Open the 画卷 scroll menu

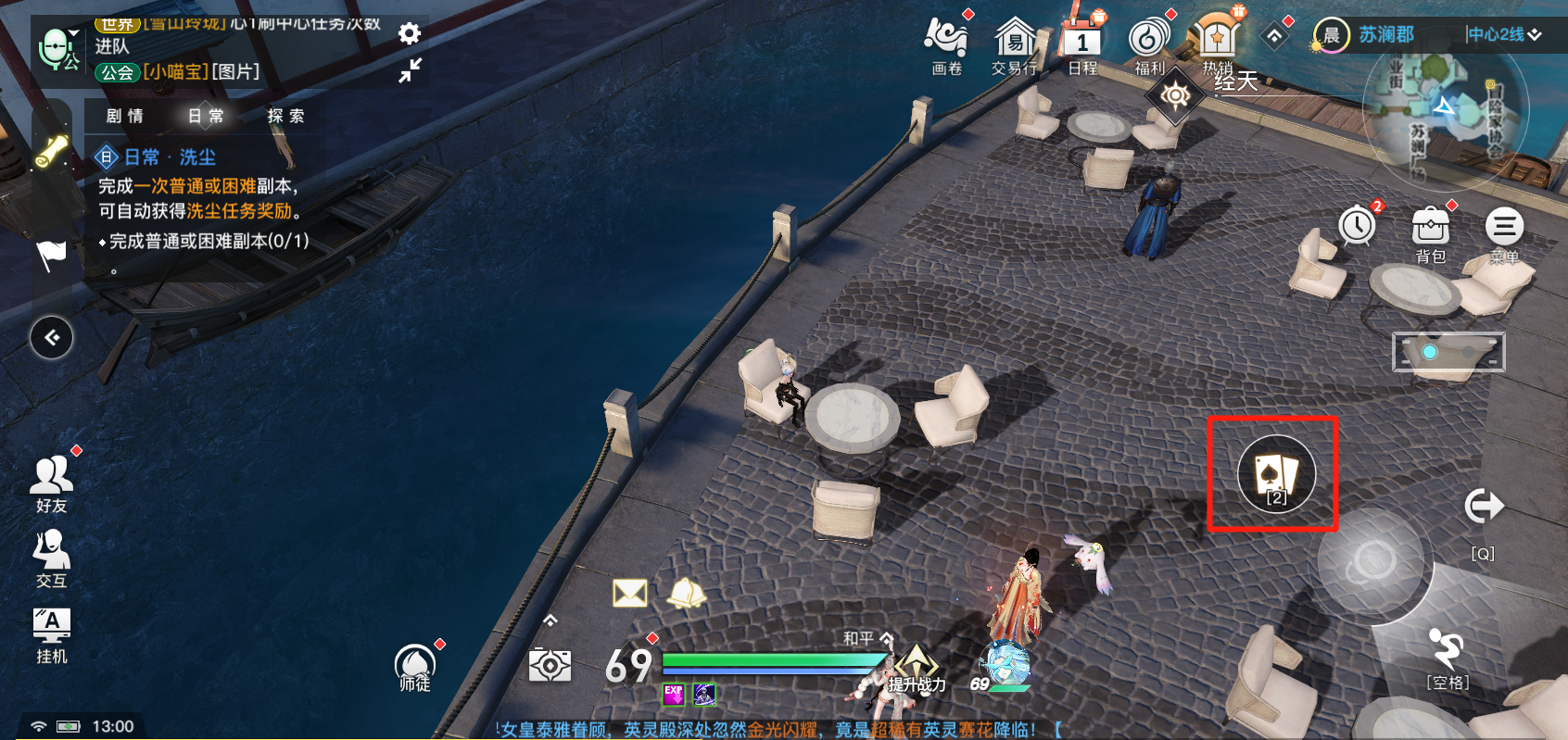946,44
